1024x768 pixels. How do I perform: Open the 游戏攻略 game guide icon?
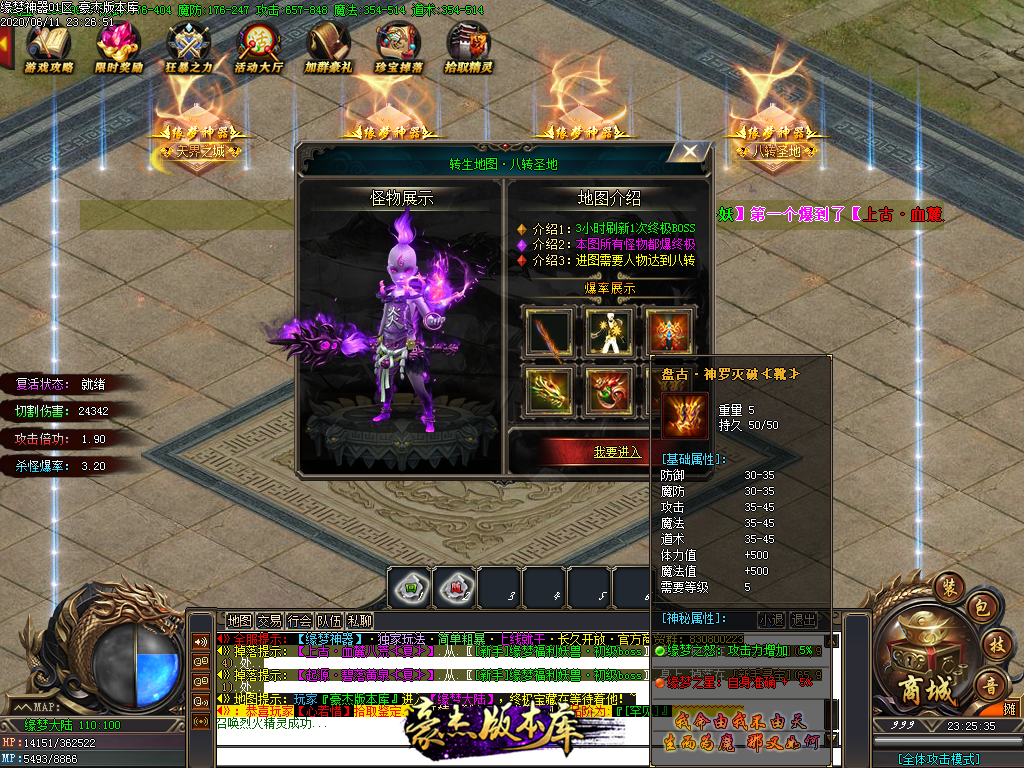[50, 47]
